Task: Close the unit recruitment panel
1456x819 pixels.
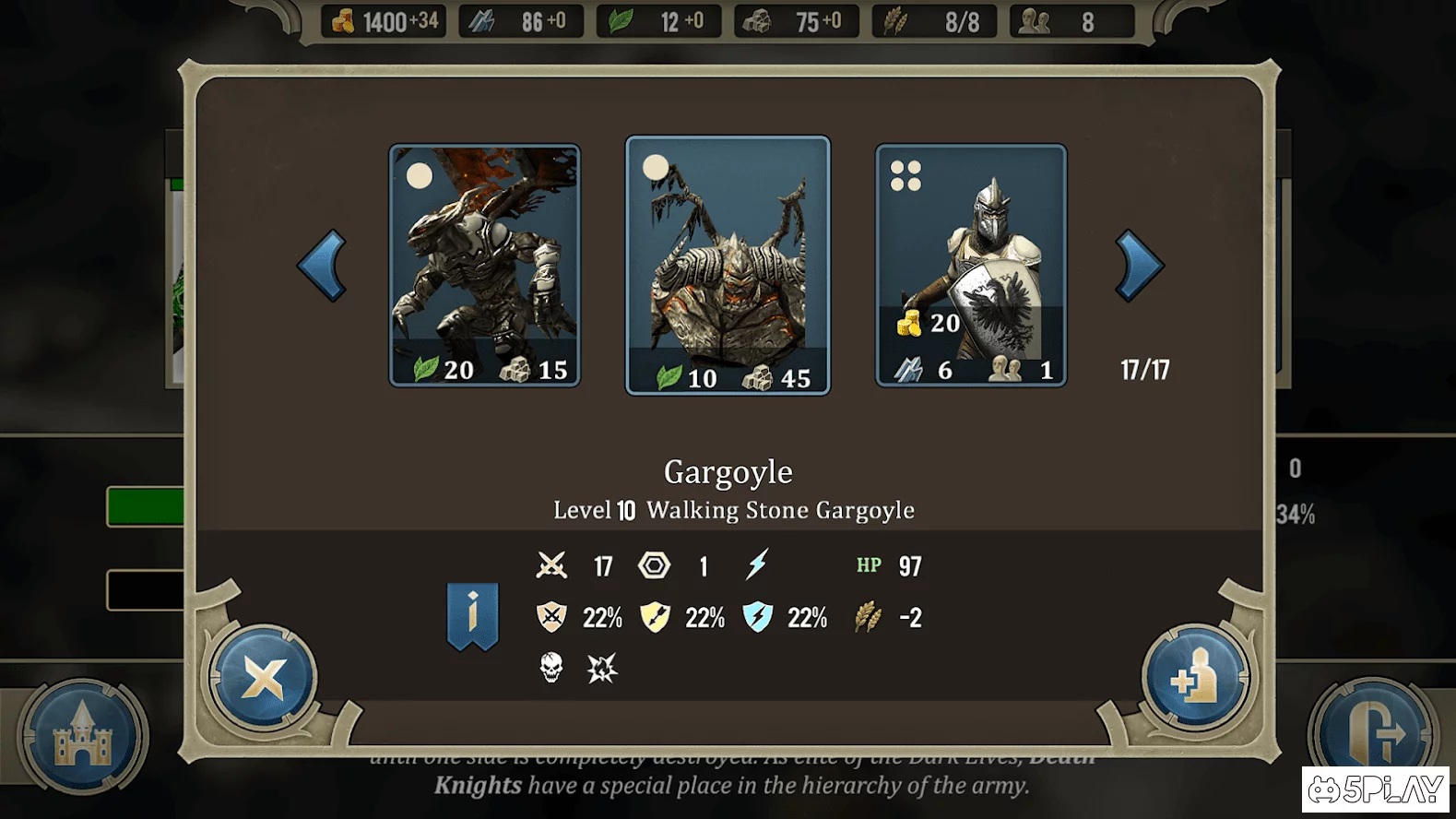Action: [264, 680]
